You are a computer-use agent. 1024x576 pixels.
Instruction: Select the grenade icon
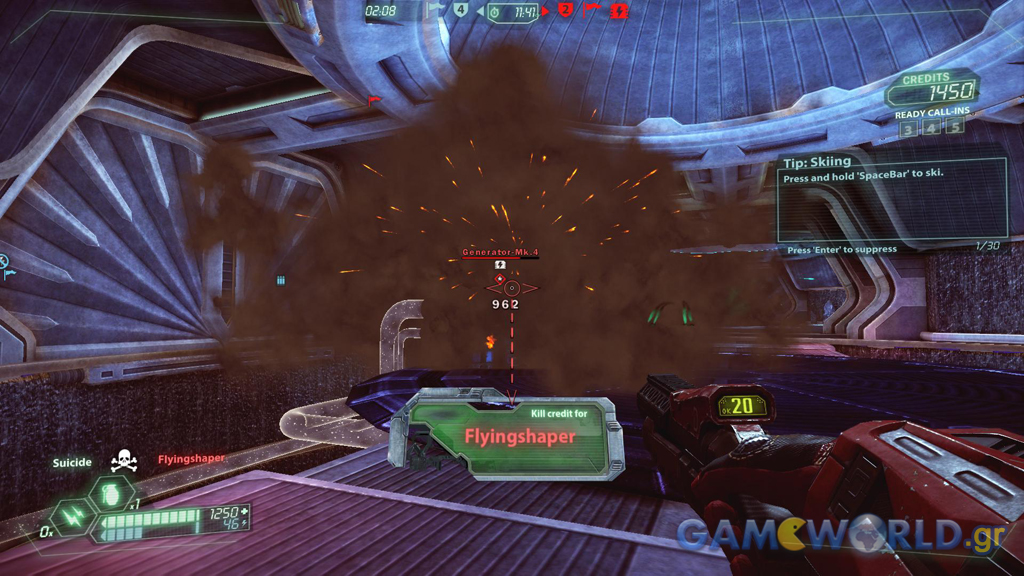(108, 494)
